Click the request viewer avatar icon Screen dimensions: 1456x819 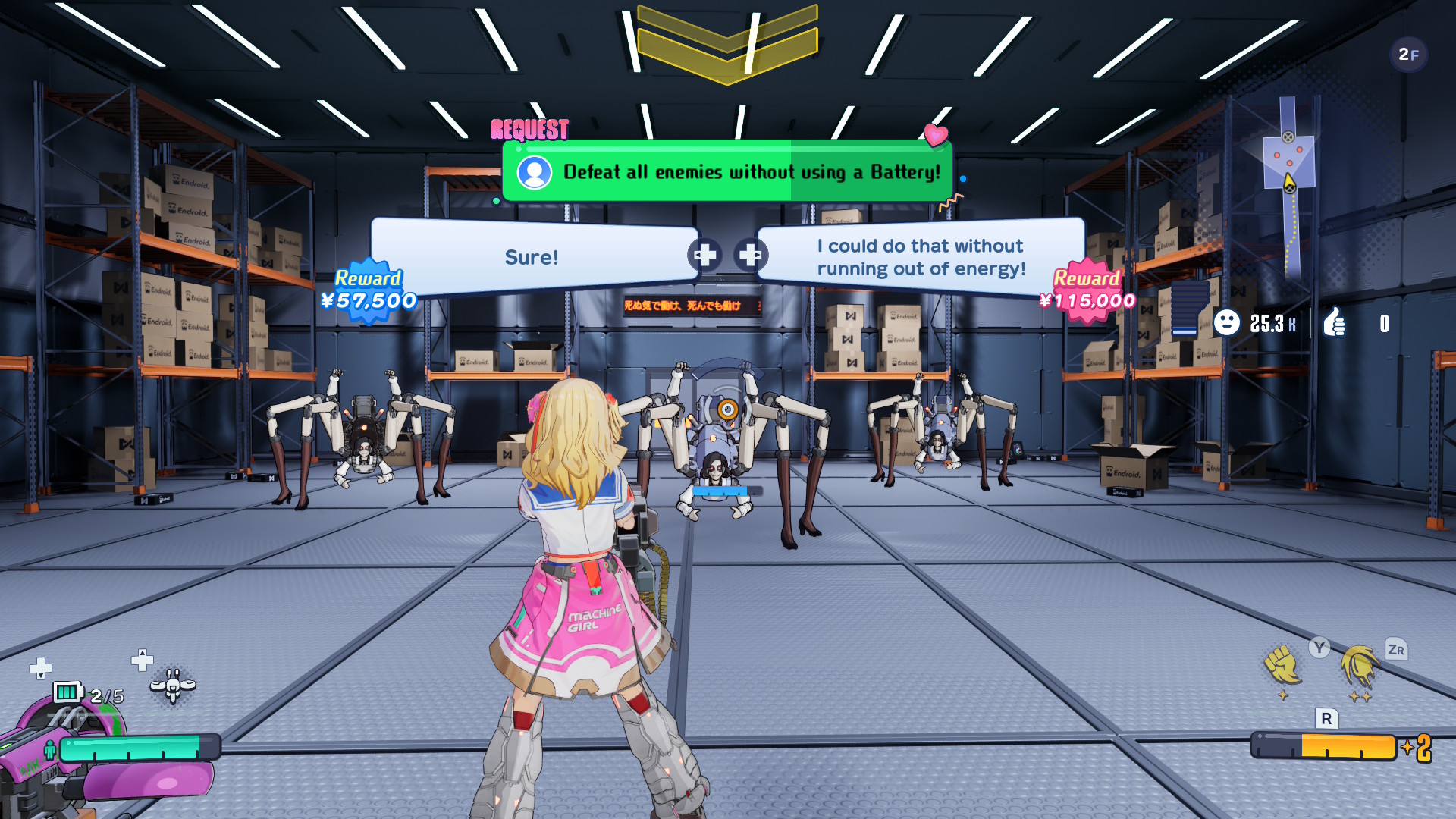(x=535, y=173)
